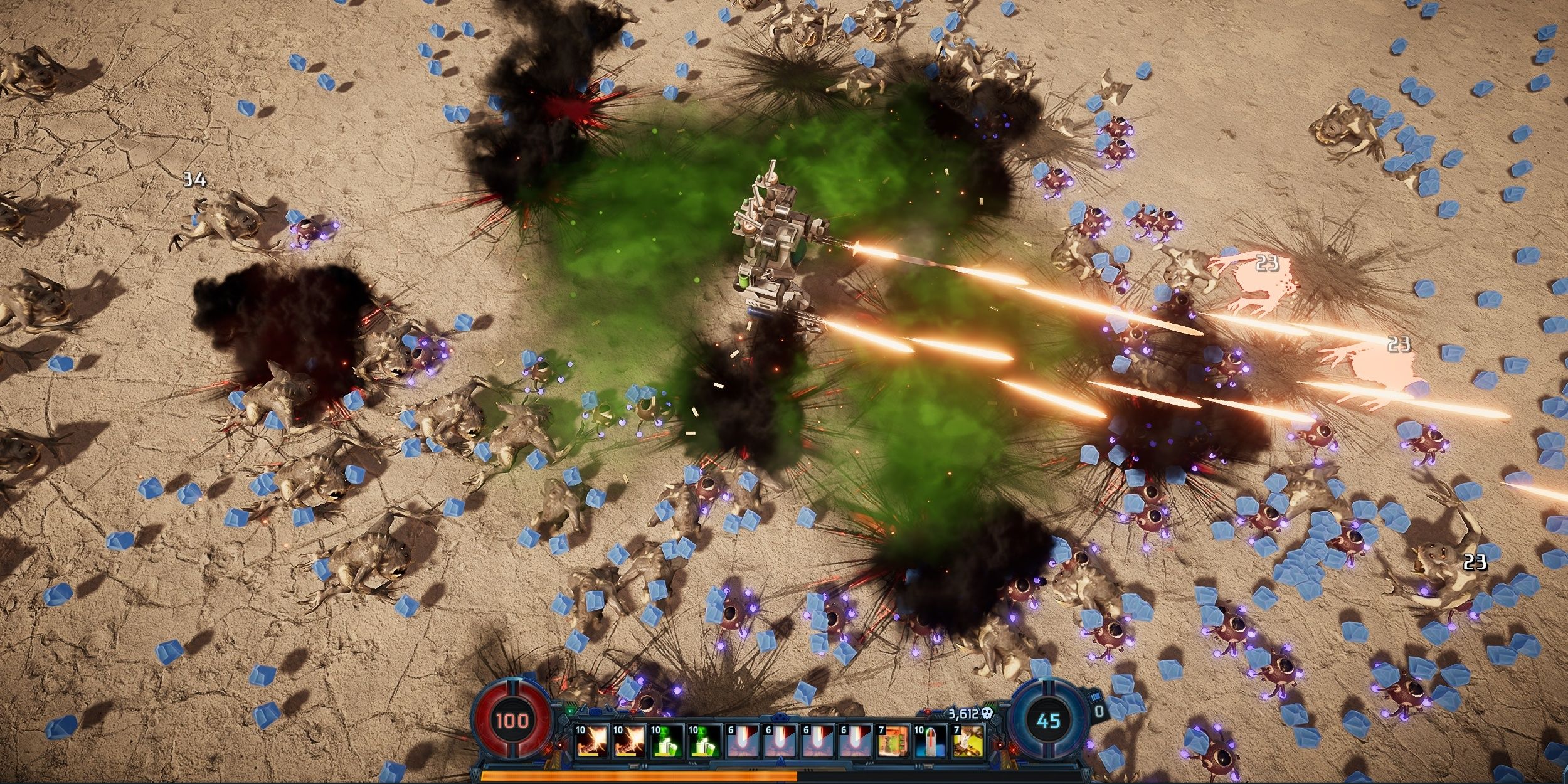The height and width of the screenshot is (784, 1568).
Task: Click the second fire ammo slot with count 10
Action: click(x=628, y=743)
